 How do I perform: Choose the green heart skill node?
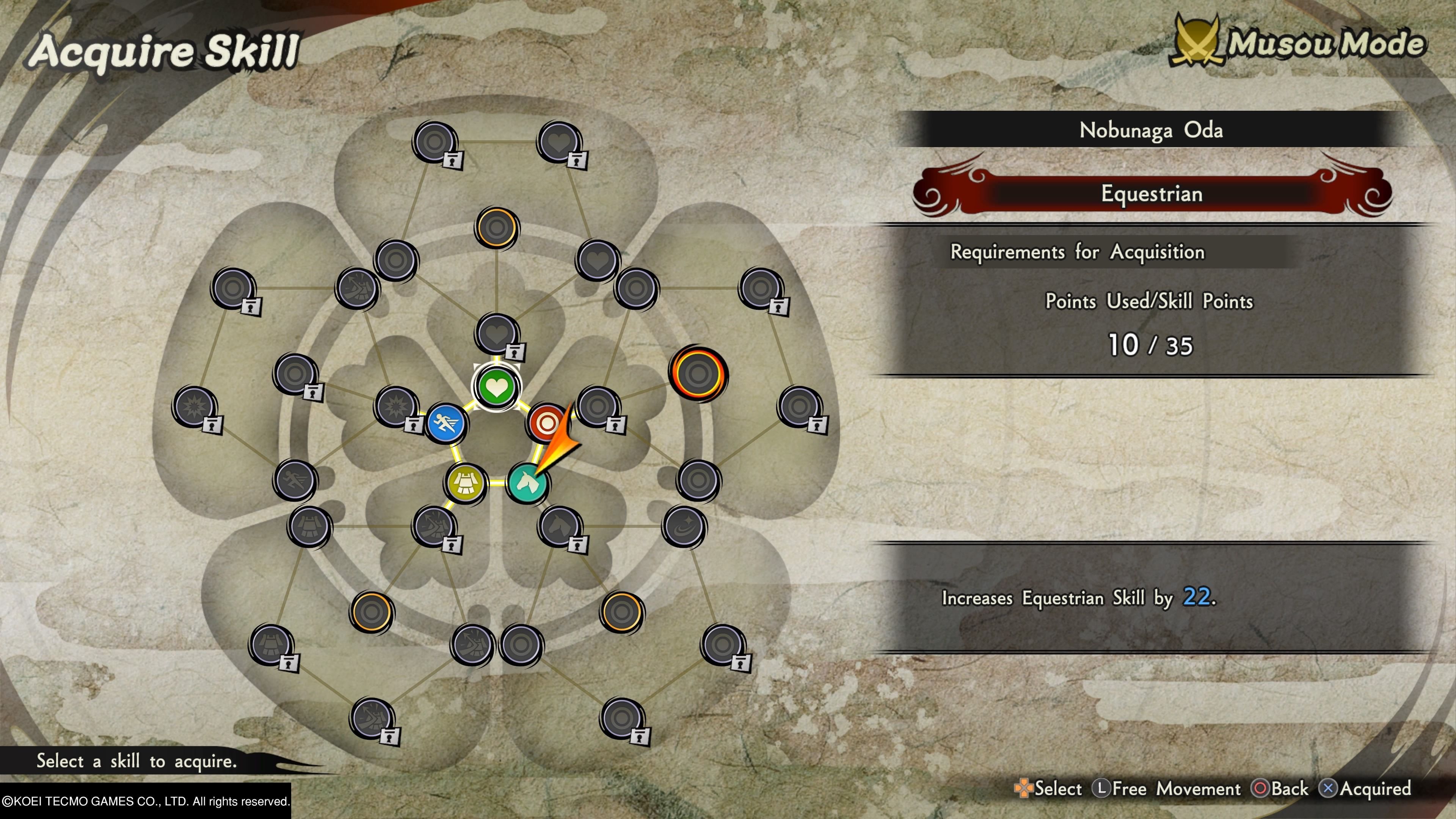(x=496, y=387)
